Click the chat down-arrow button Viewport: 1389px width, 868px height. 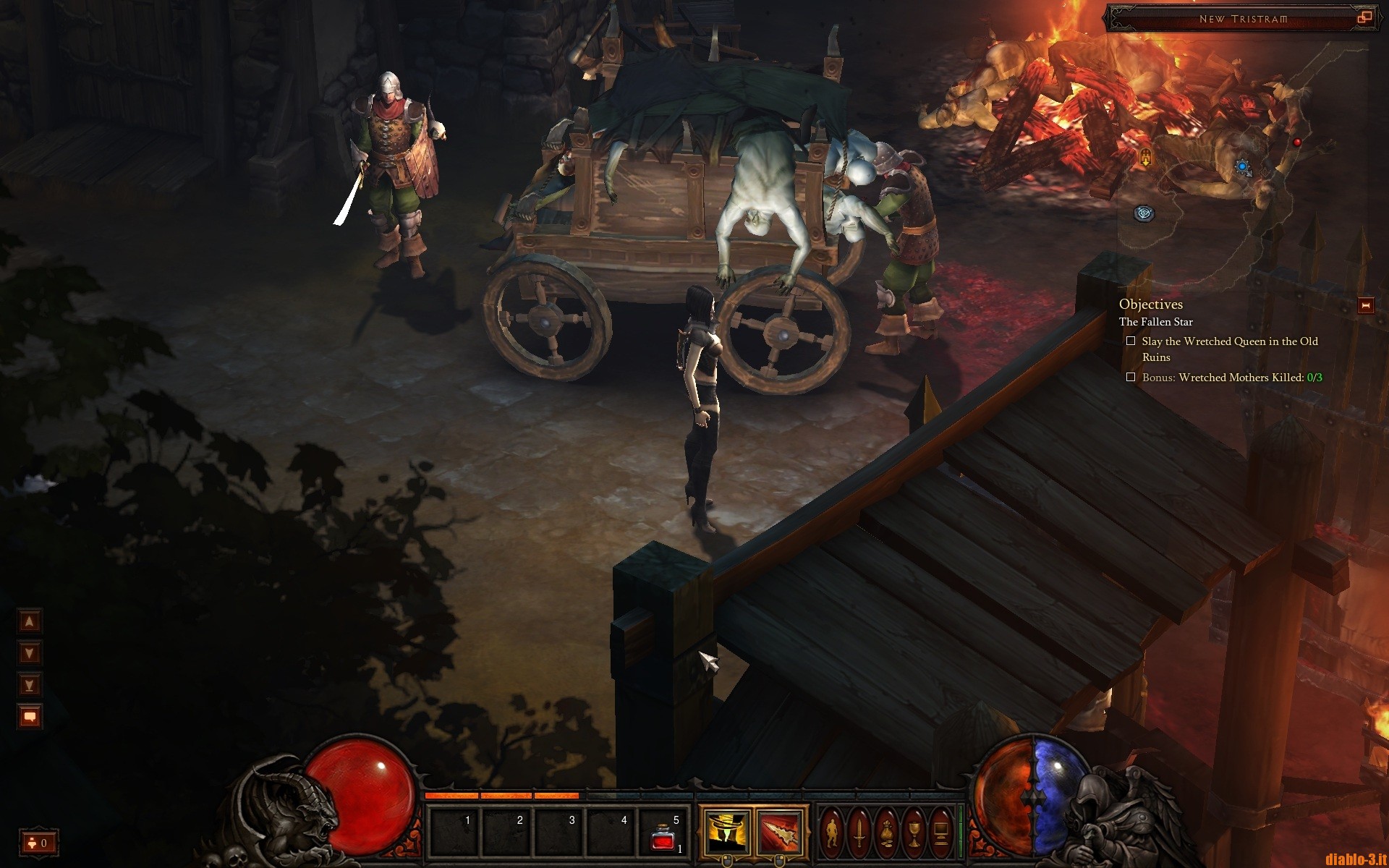coord(30,653)
